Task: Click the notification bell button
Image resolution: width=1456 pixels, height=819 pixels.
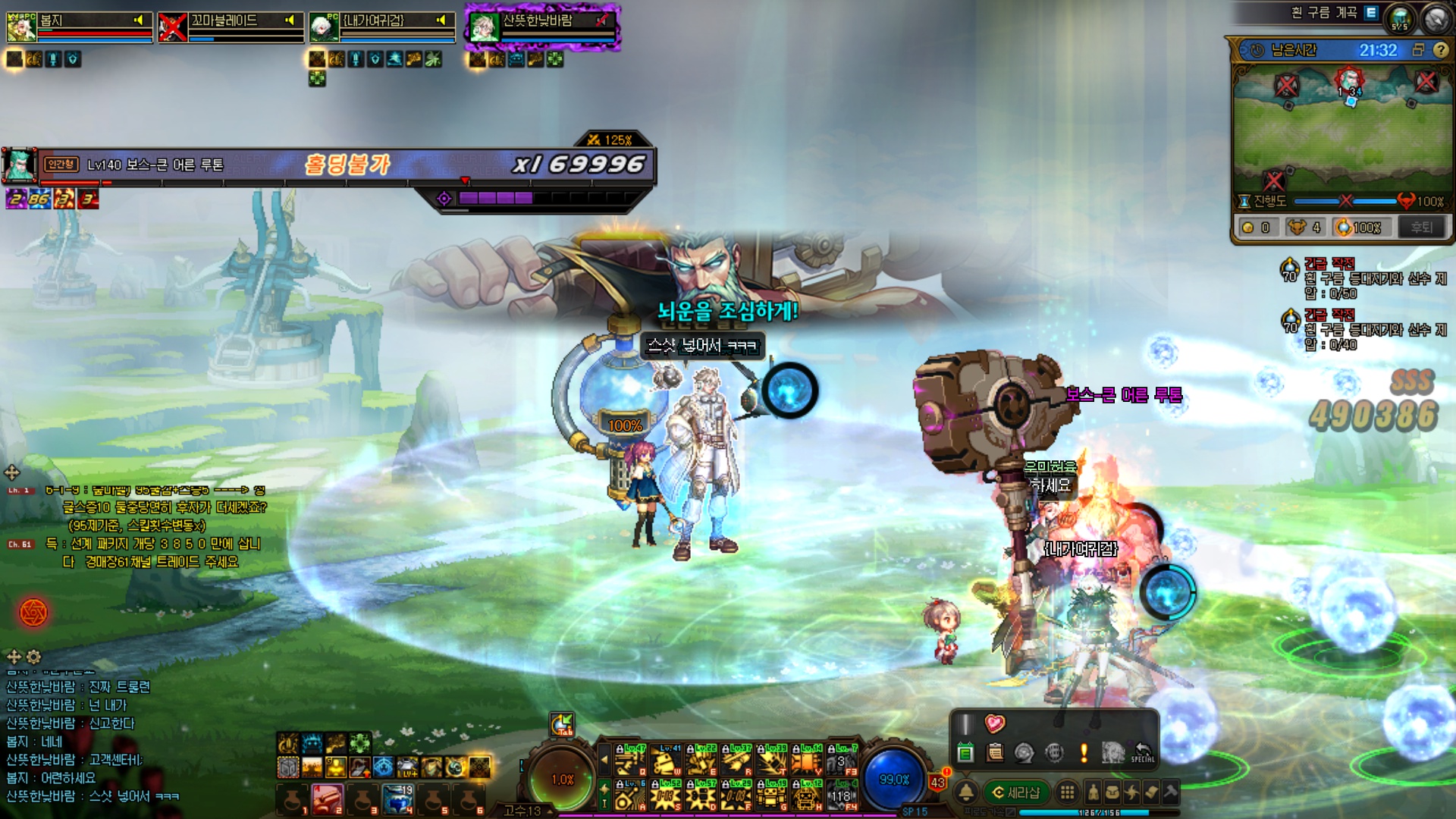Action: (x=966, y=792)
